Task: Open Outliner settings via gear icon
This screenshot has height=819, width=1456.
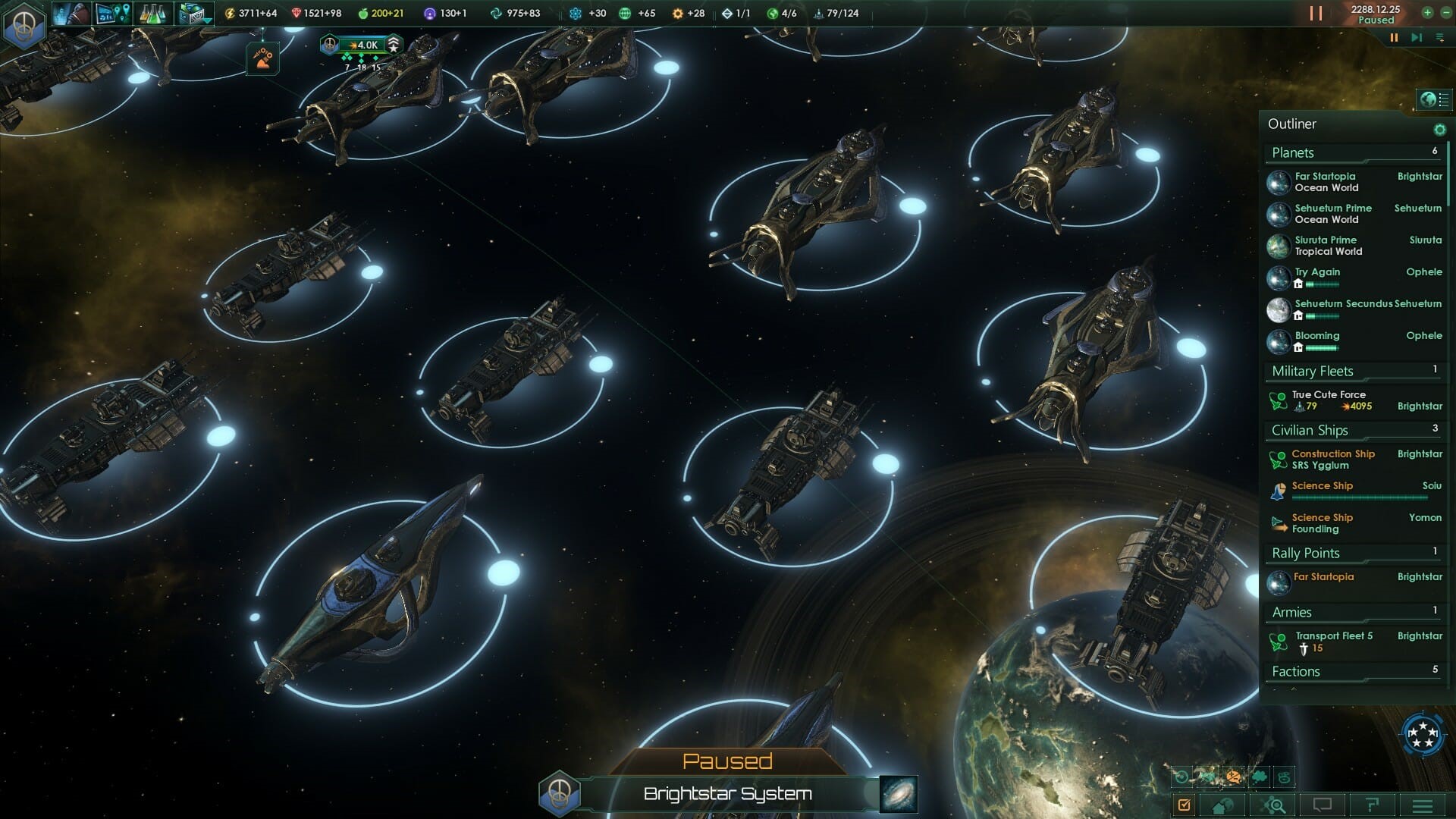Action: (1440, 129)
